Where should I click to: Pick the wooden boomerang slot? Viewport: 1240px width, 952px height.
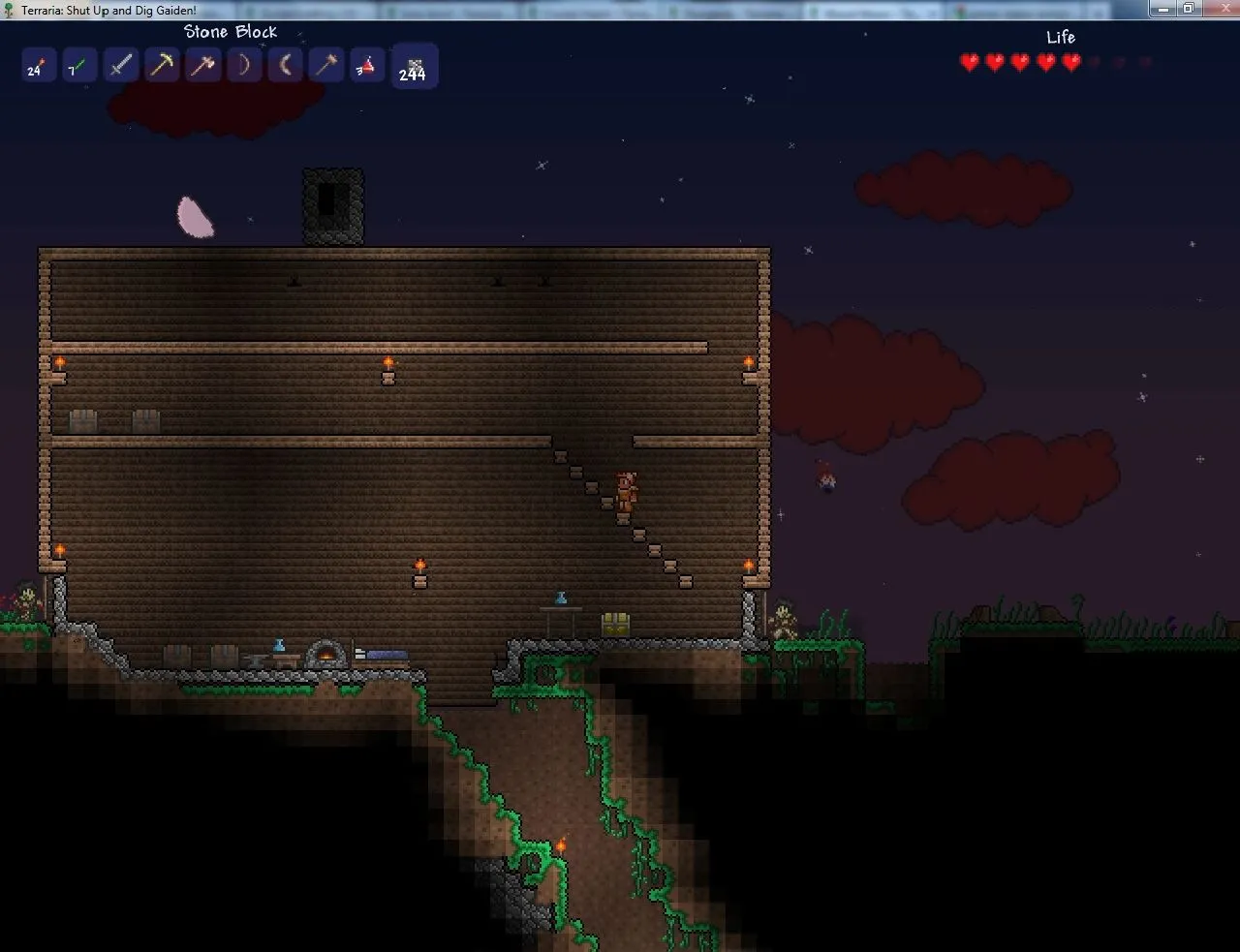point(286,67)
